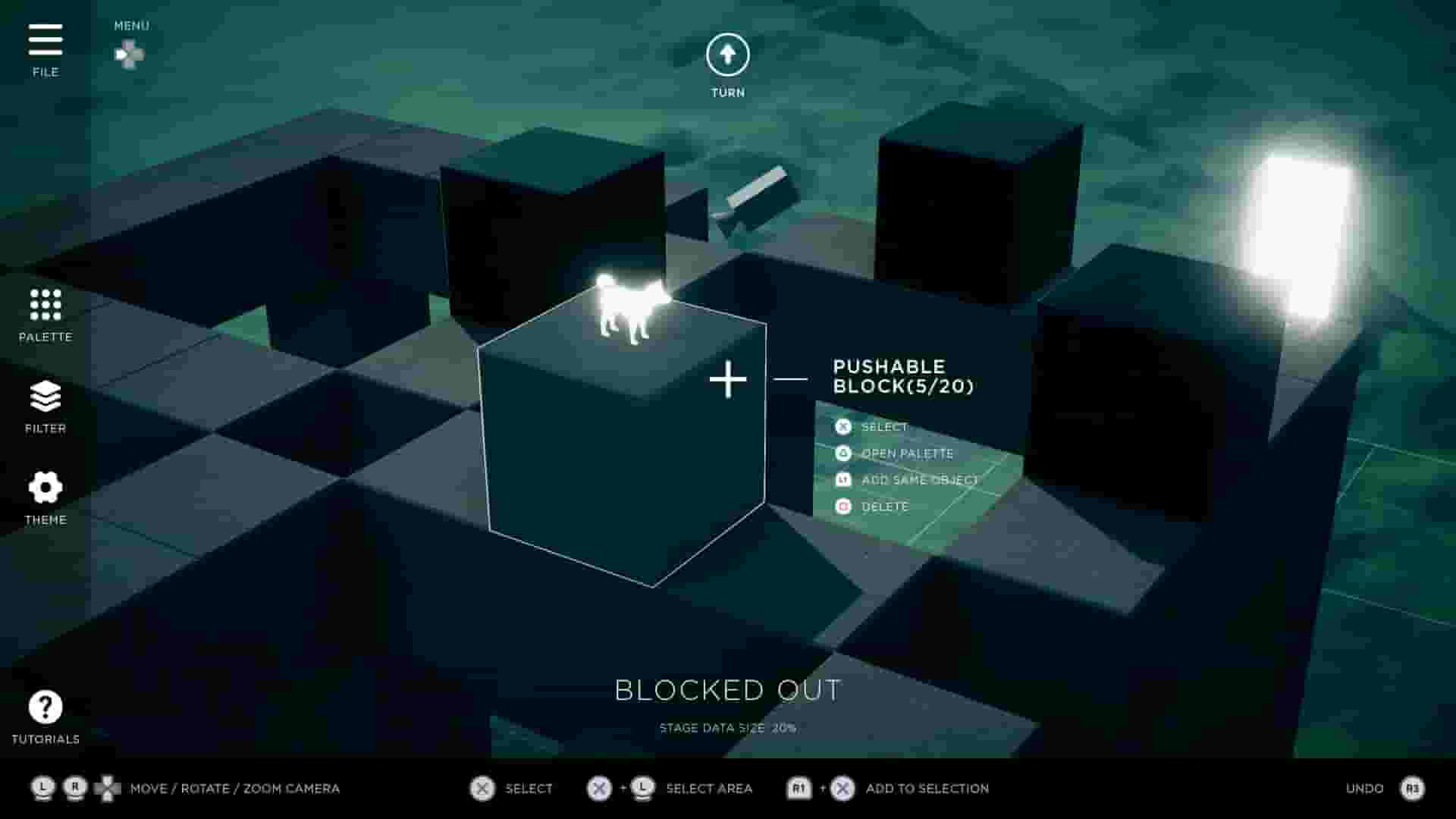The width and height of the screenshot is (1456, 819).
Task: Click the MENU d-pad icon
Action: click(x=129, y=55)
